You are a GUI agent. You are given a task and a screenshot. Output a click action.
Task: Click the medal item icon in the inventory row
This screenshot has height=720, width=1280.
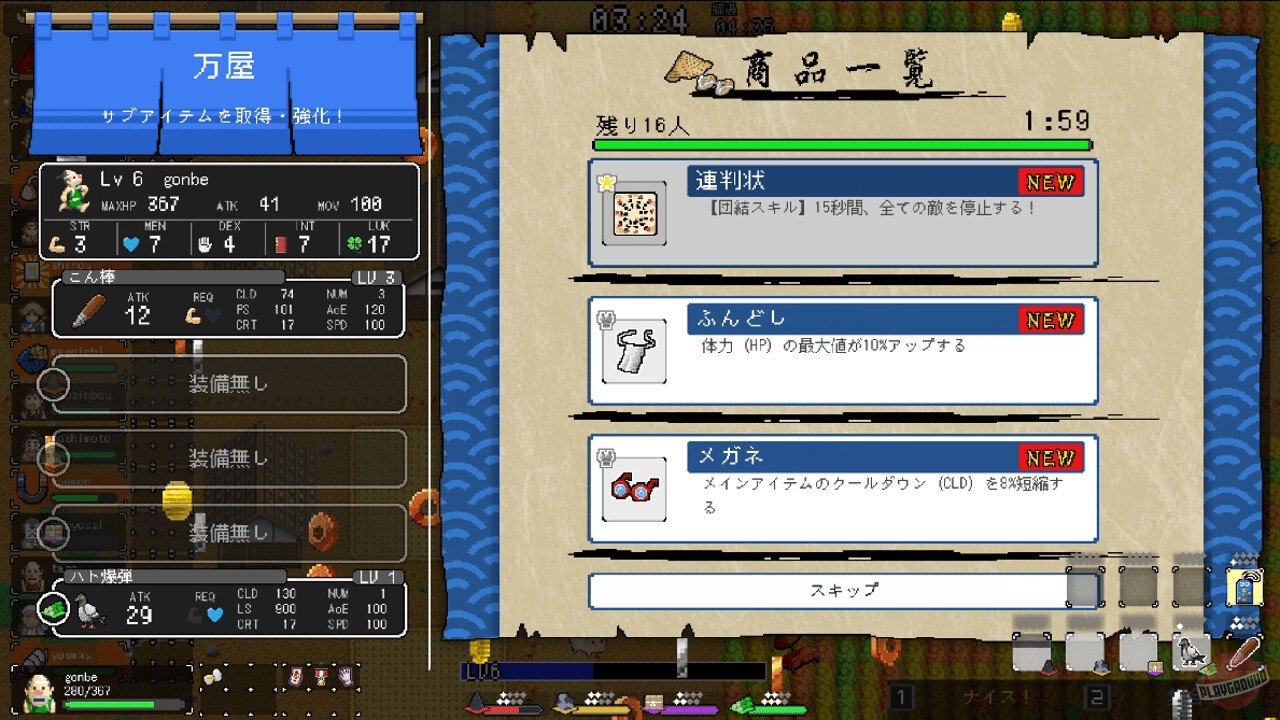tap(321, 676)
